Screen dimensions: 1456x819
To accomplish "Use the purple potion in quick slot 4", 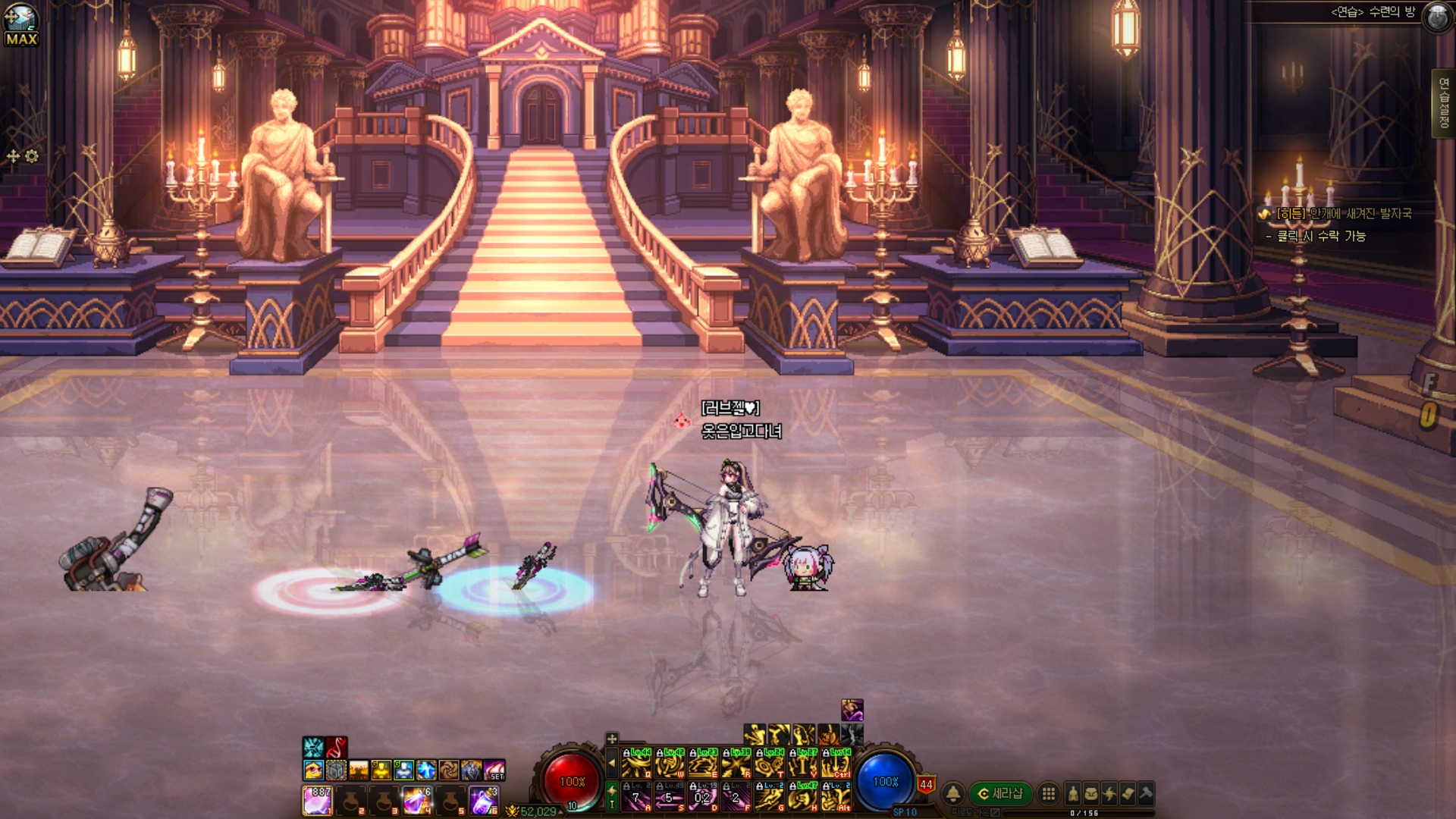I will (x=416, y=800).
